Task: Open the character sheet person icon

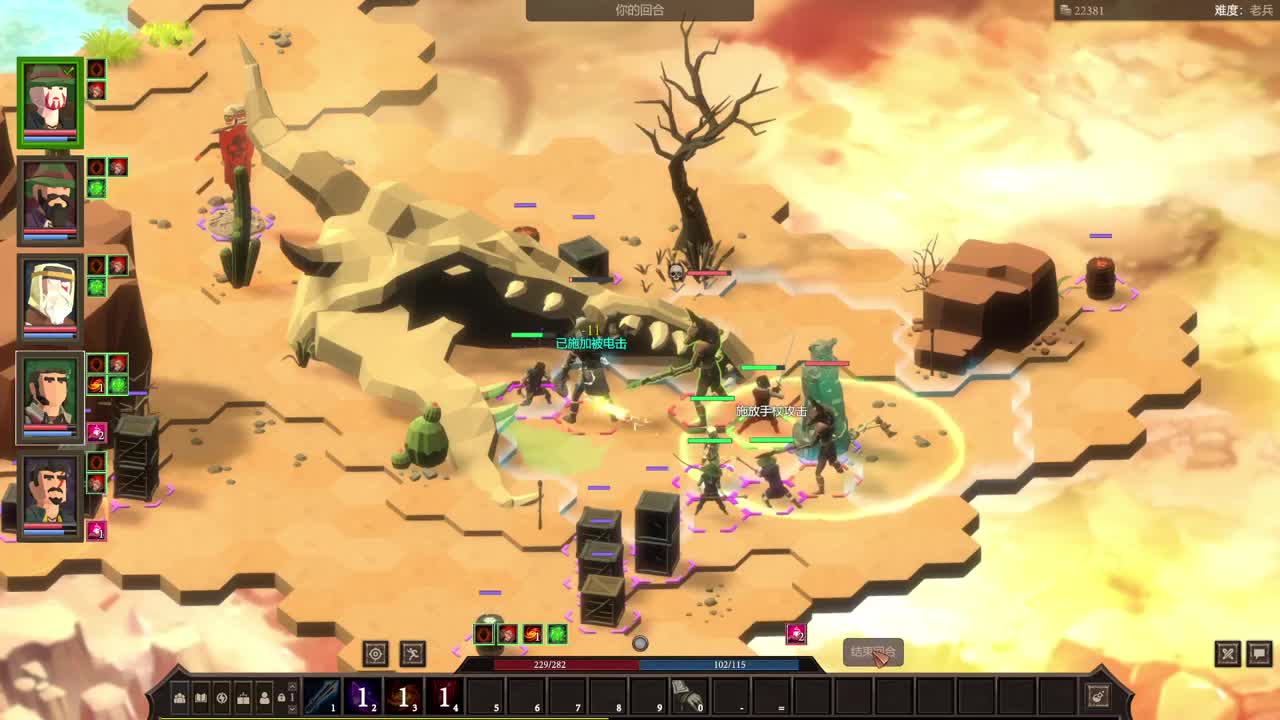Action: coord(264,697)
